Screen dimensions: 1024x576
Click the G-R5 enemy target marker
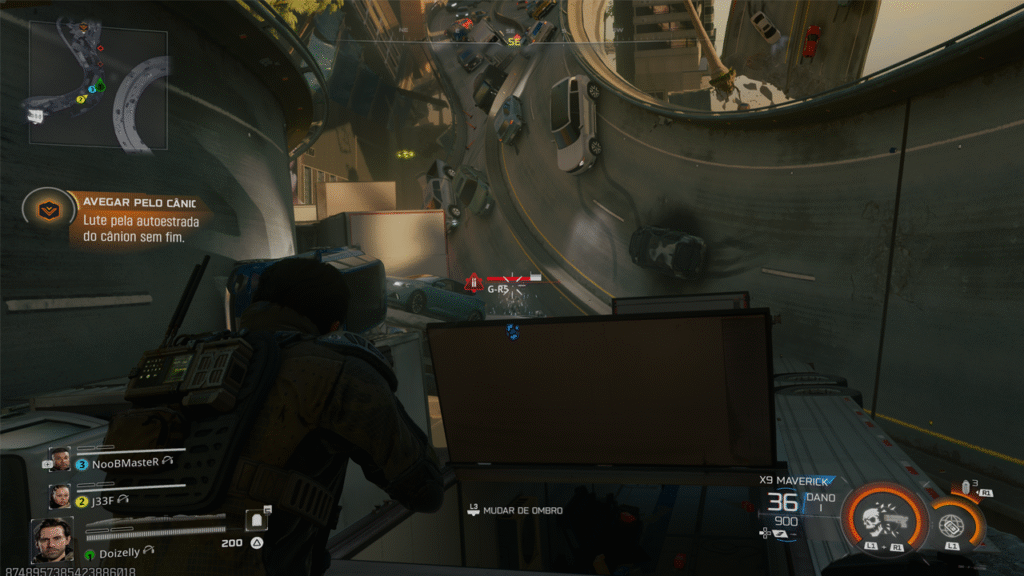click(x=498, y=288)
